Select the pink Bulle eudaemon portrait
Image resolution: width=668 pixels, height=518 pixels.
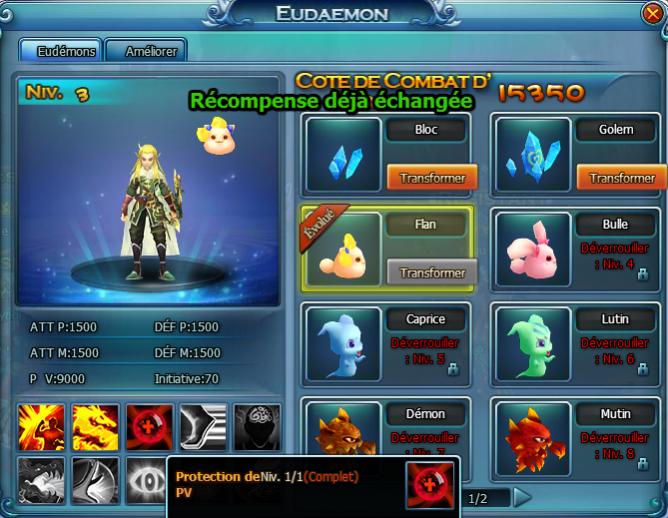pyautogui.click(x=532, y=250)
